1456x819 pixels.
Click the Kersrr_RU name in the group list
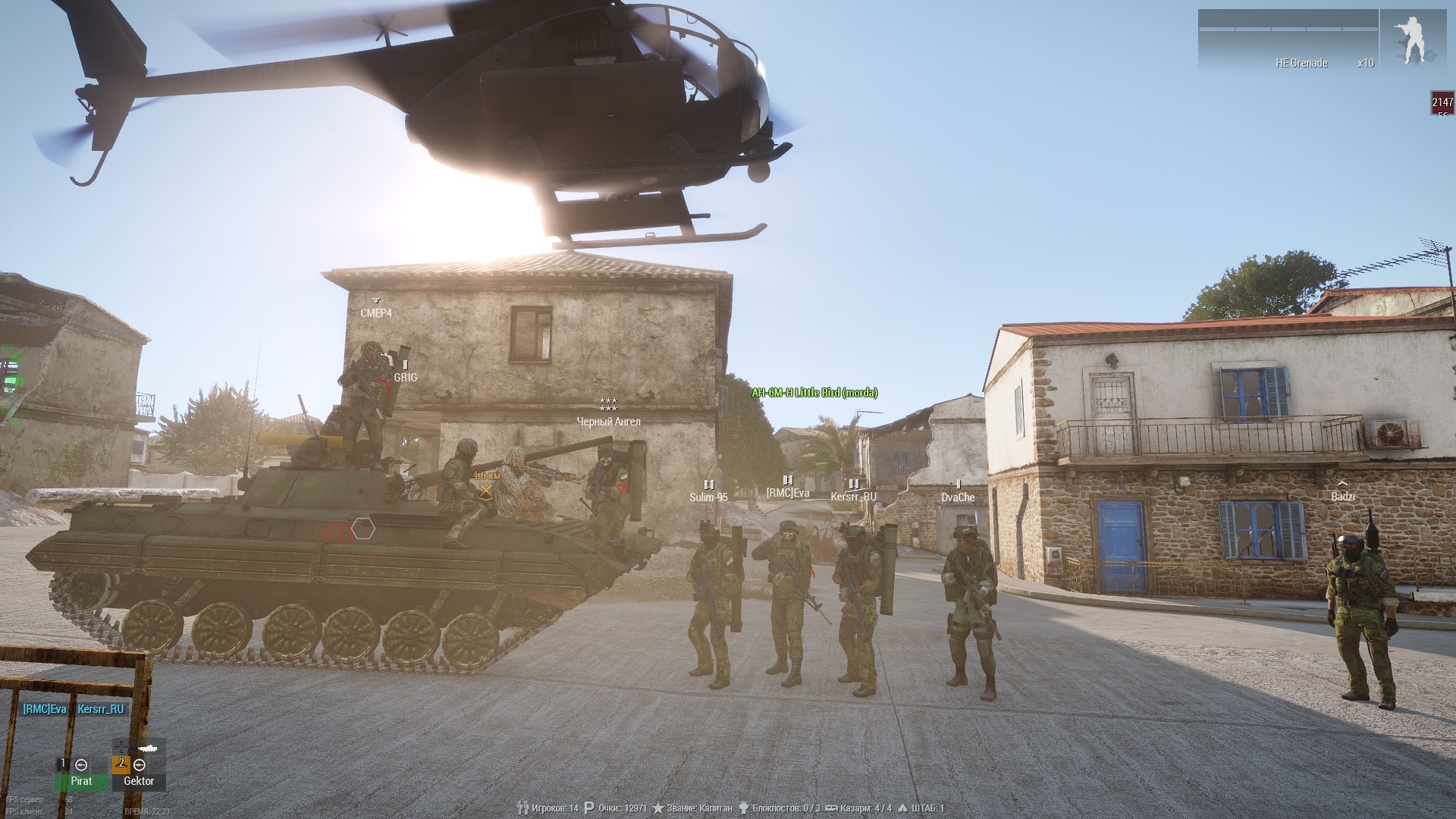pos(101,709)
